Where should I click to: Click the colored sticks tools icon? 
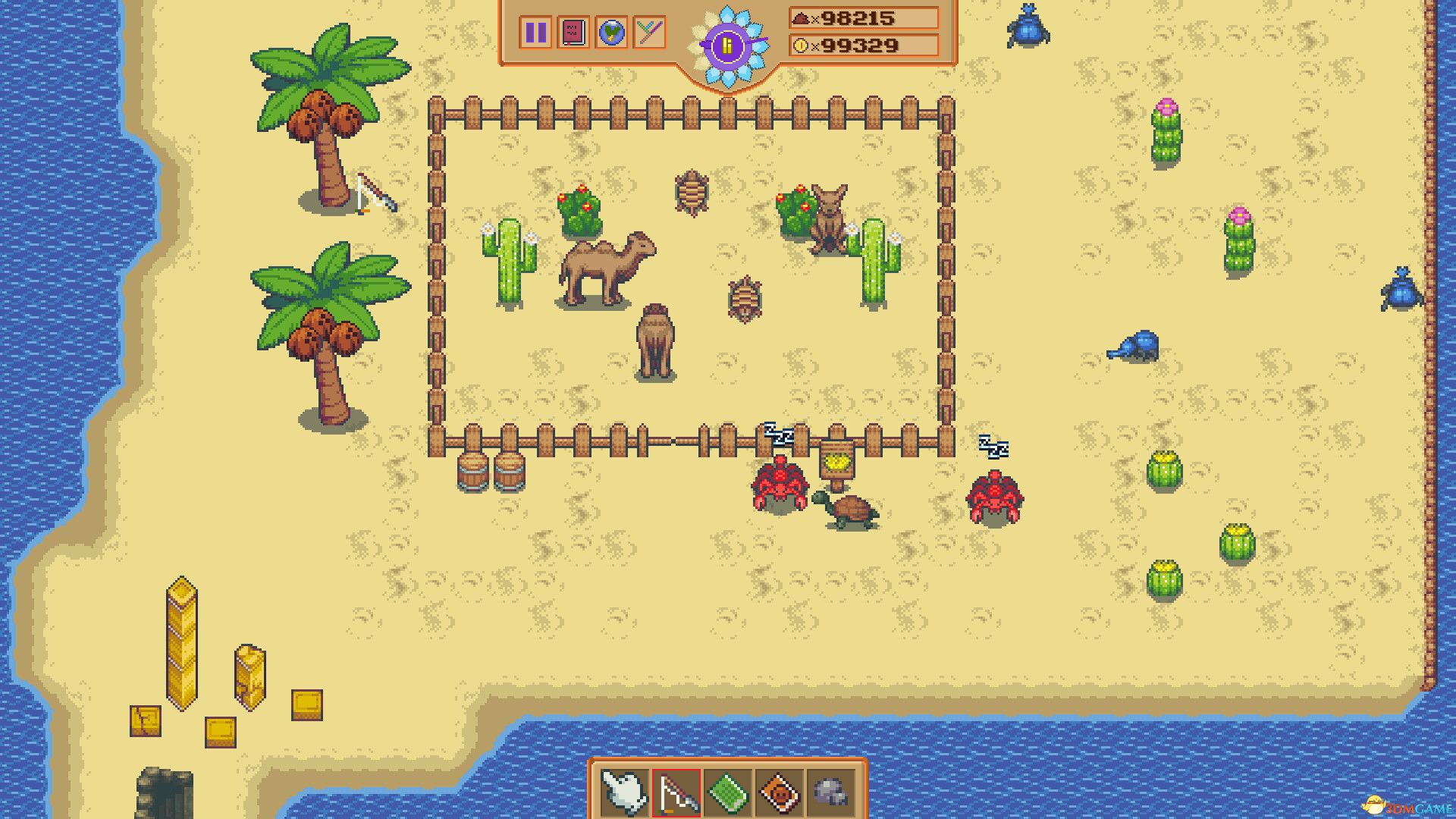[x=649, y=32]
